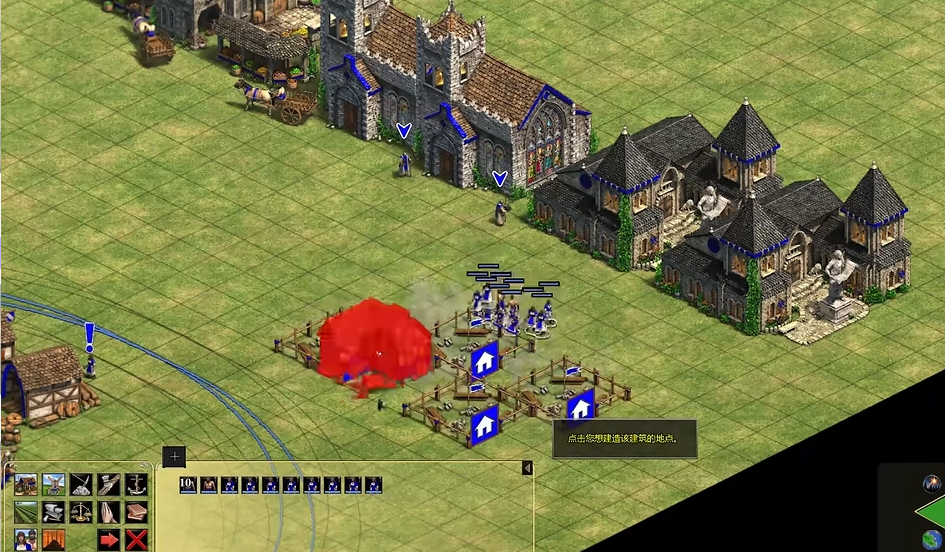Select the unit portrait marked with 10

pyautogui.click(x=187, y=485)
